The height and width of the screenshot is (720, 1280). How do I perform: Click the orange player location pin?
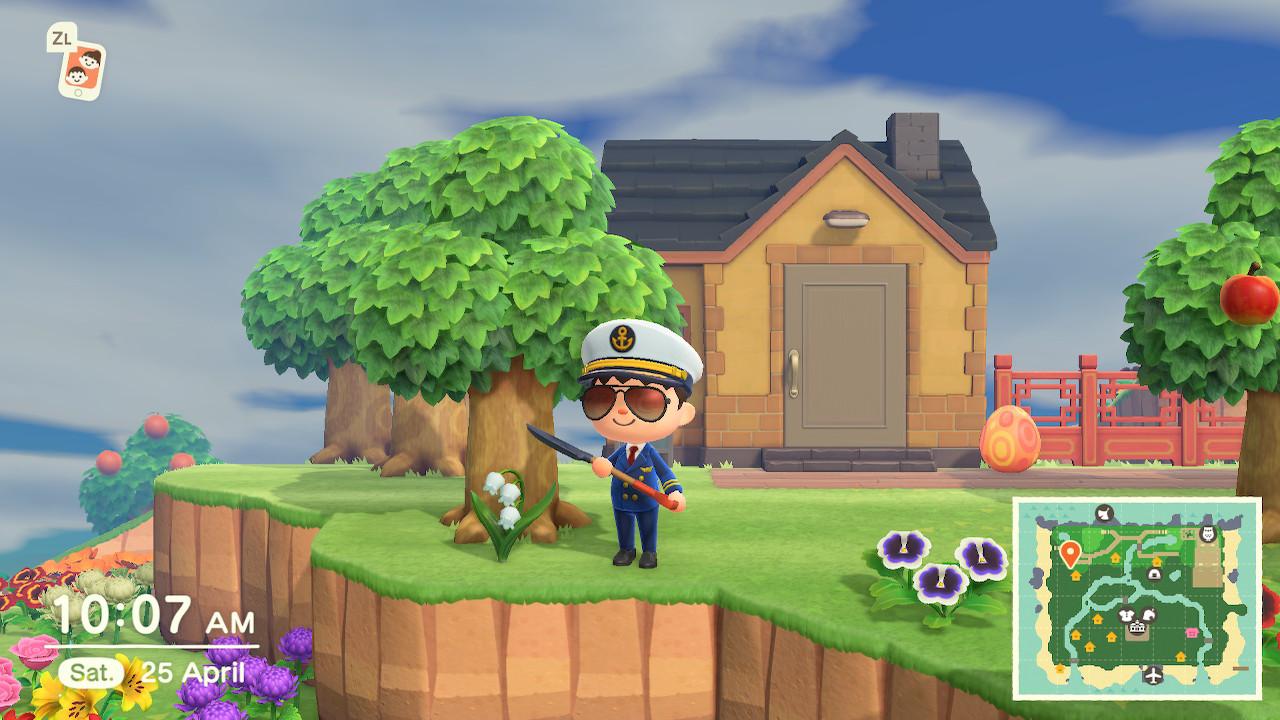[x=1070, y=552]
